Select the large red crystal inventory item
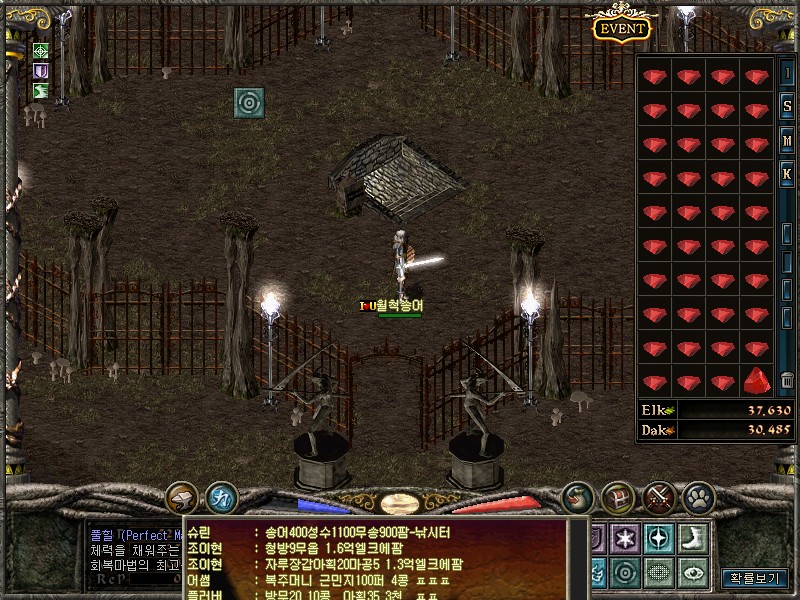This screenshot has height=600, width=800. coord(757,381)
